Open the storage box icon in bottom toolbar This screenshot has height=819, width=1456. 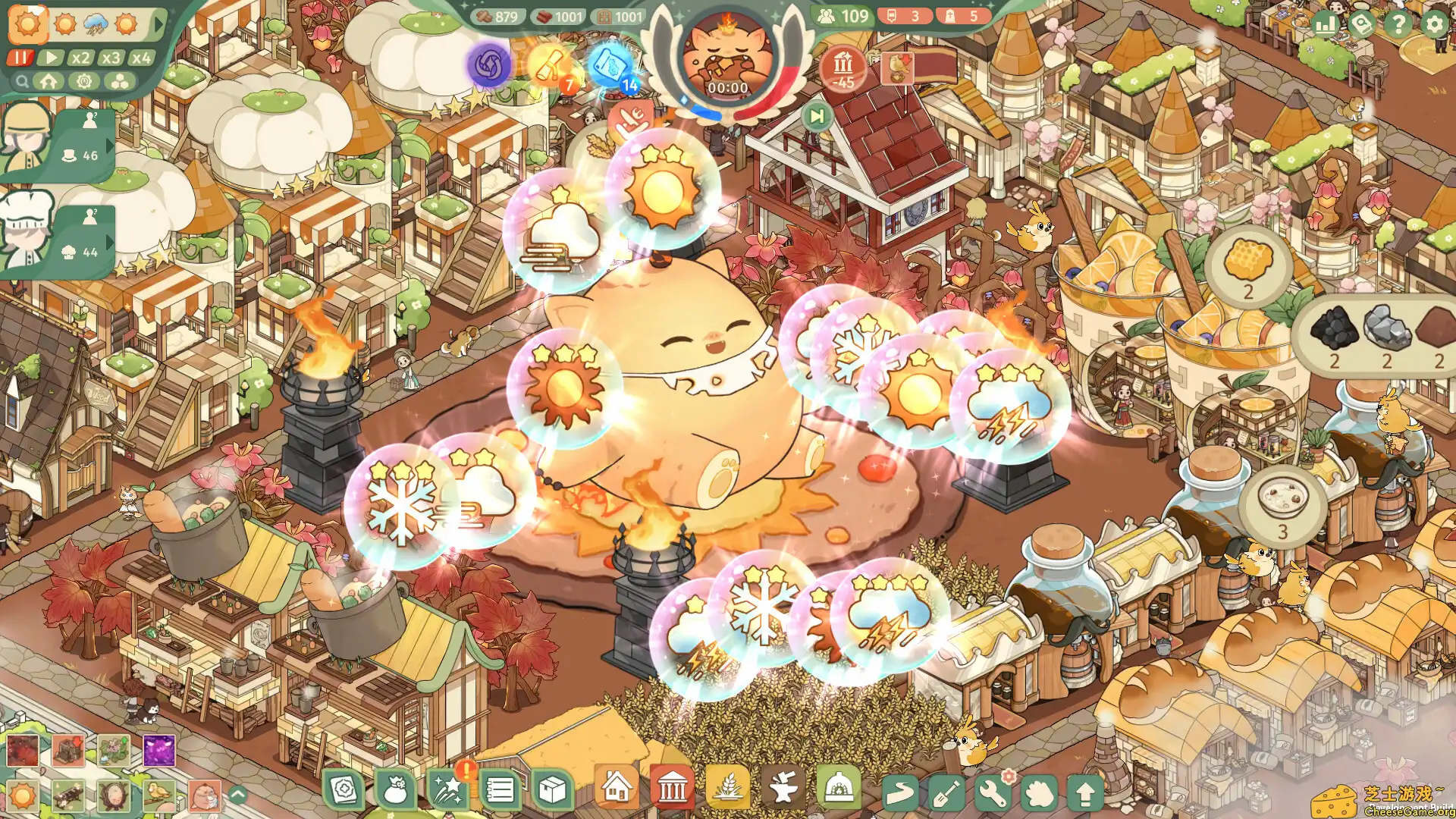click(x=551, y=789)
